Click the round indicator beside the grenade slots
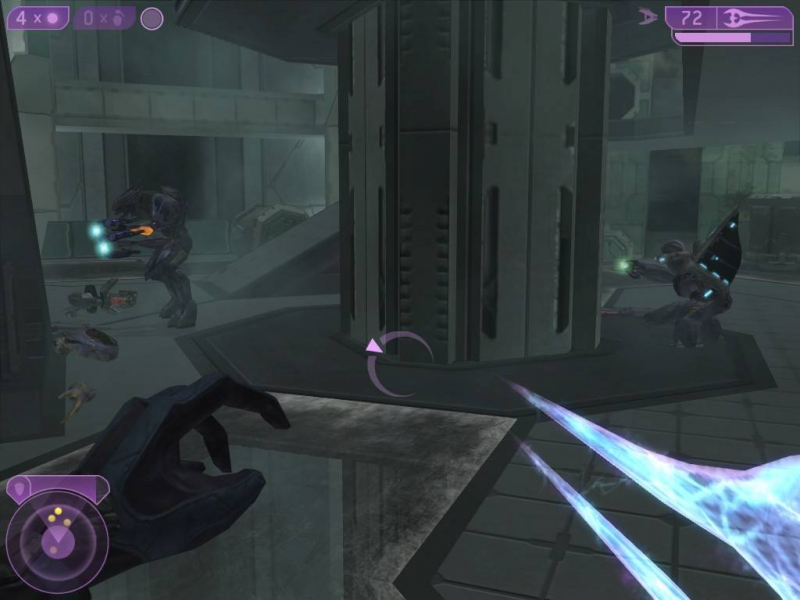This screenshot has height=600, width=800. [152, 19]
